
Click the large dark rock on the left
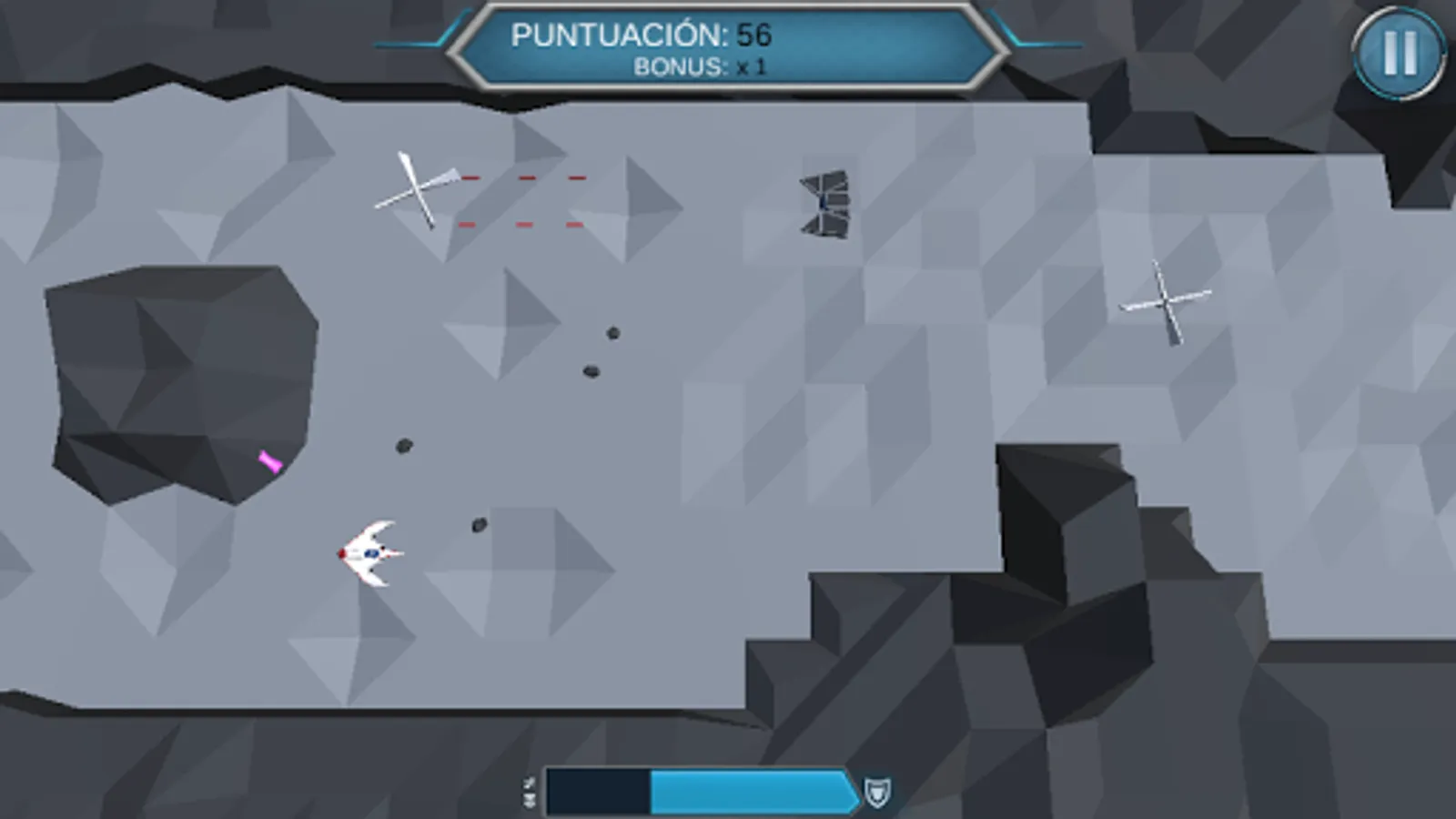(x=182, y=382)
